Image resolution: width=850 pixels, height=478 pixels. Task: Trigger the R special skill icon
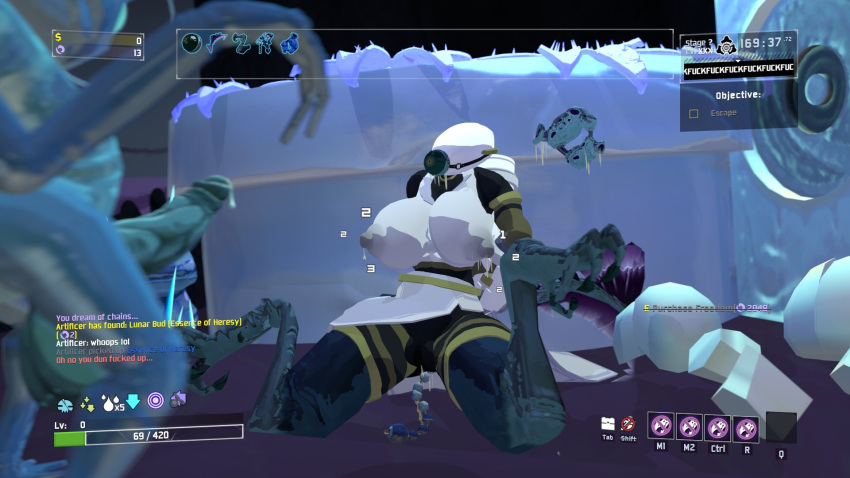(746, 427)
